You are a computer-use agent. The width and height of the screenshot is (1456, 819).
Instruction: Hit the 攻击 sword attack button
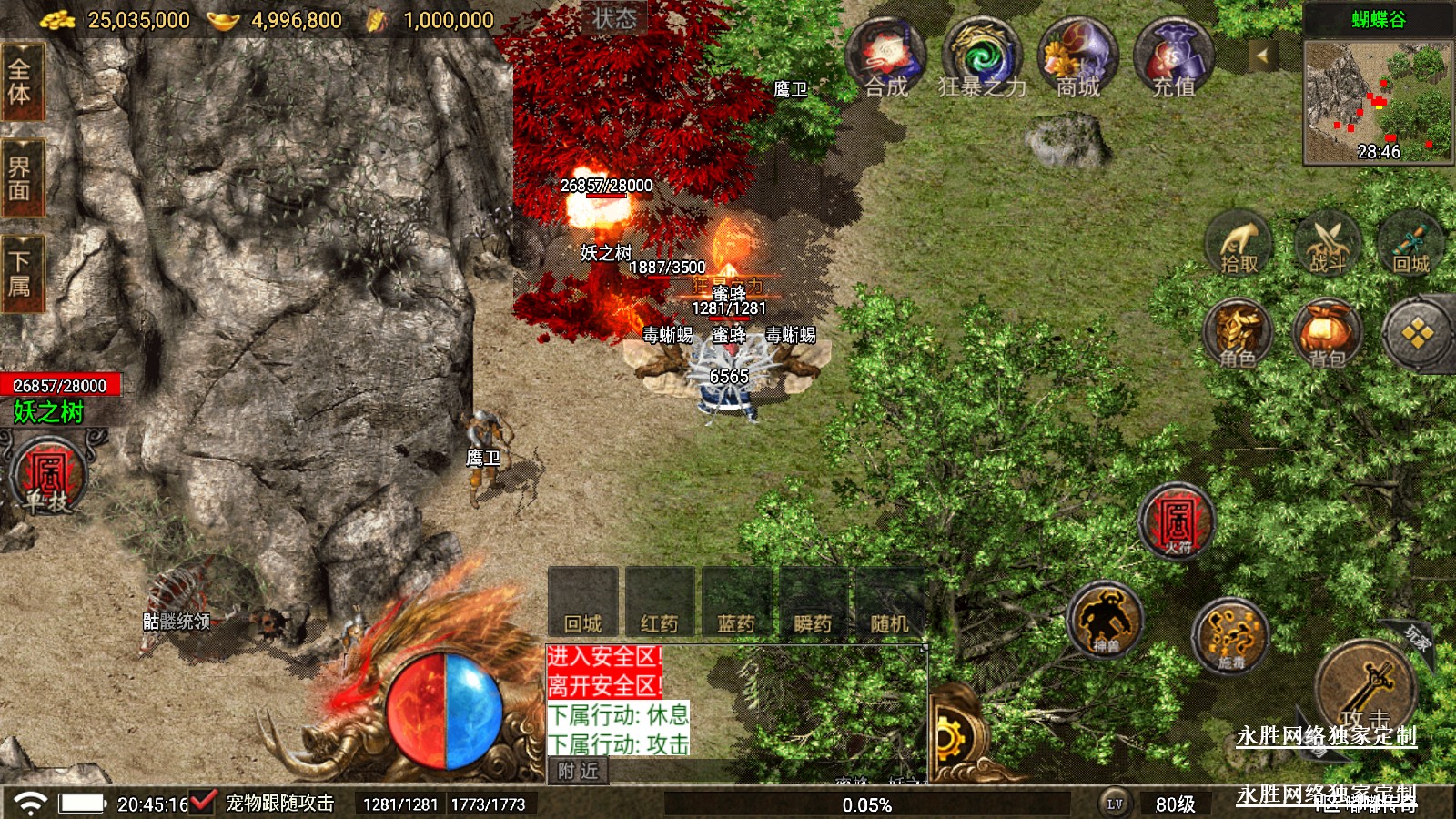(x=1366, y=689)
